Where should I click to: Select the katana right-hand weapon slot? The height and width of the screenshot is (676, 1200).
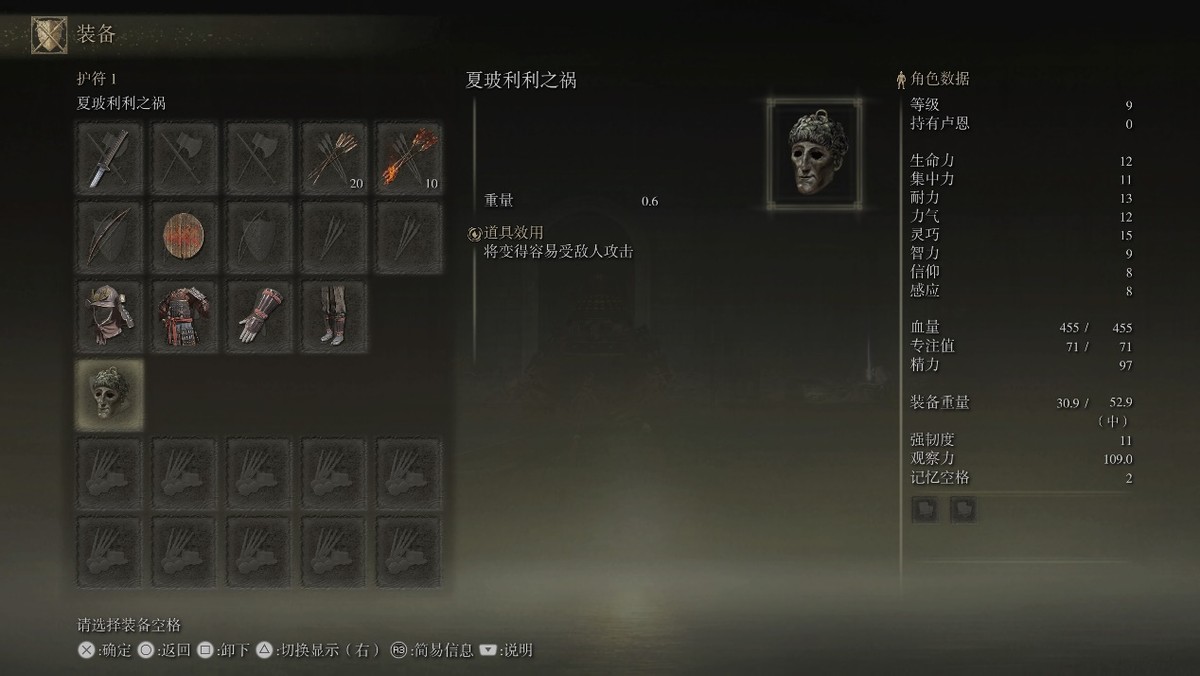pyautogui.click(x=110, y=156)
